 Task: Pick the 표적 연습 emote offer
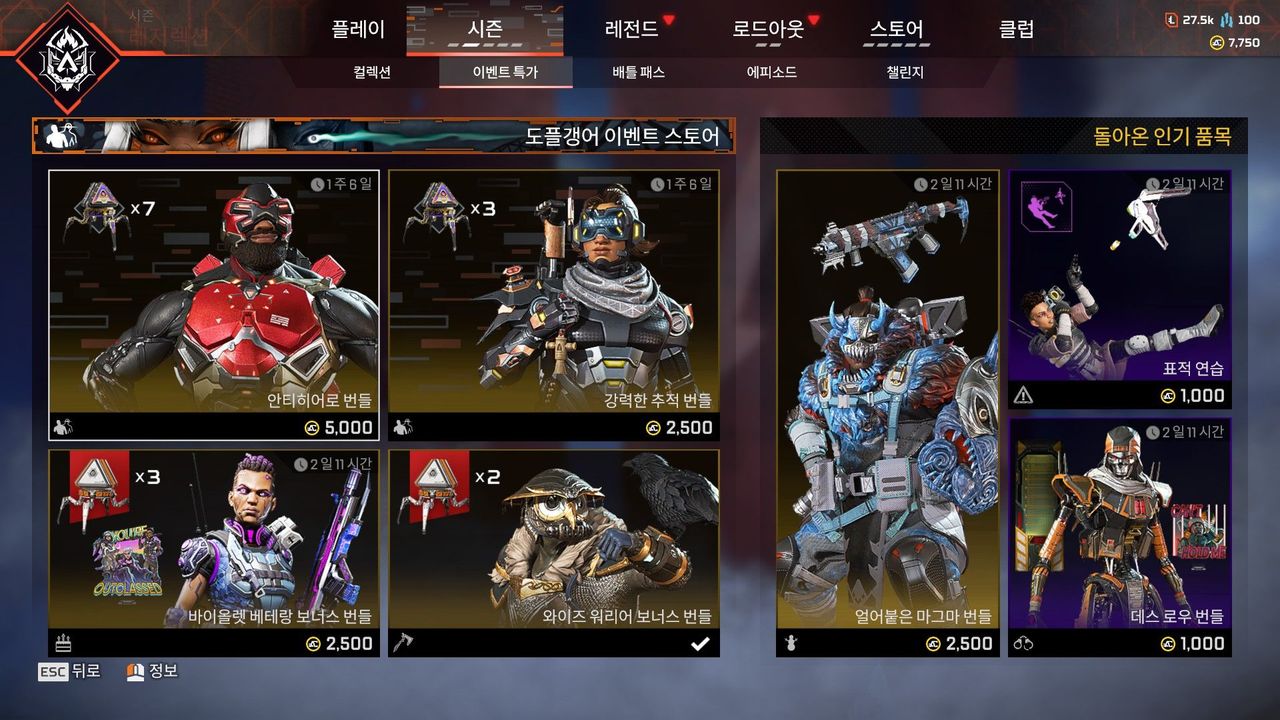pyautogui.click(x=1120, y=289)
